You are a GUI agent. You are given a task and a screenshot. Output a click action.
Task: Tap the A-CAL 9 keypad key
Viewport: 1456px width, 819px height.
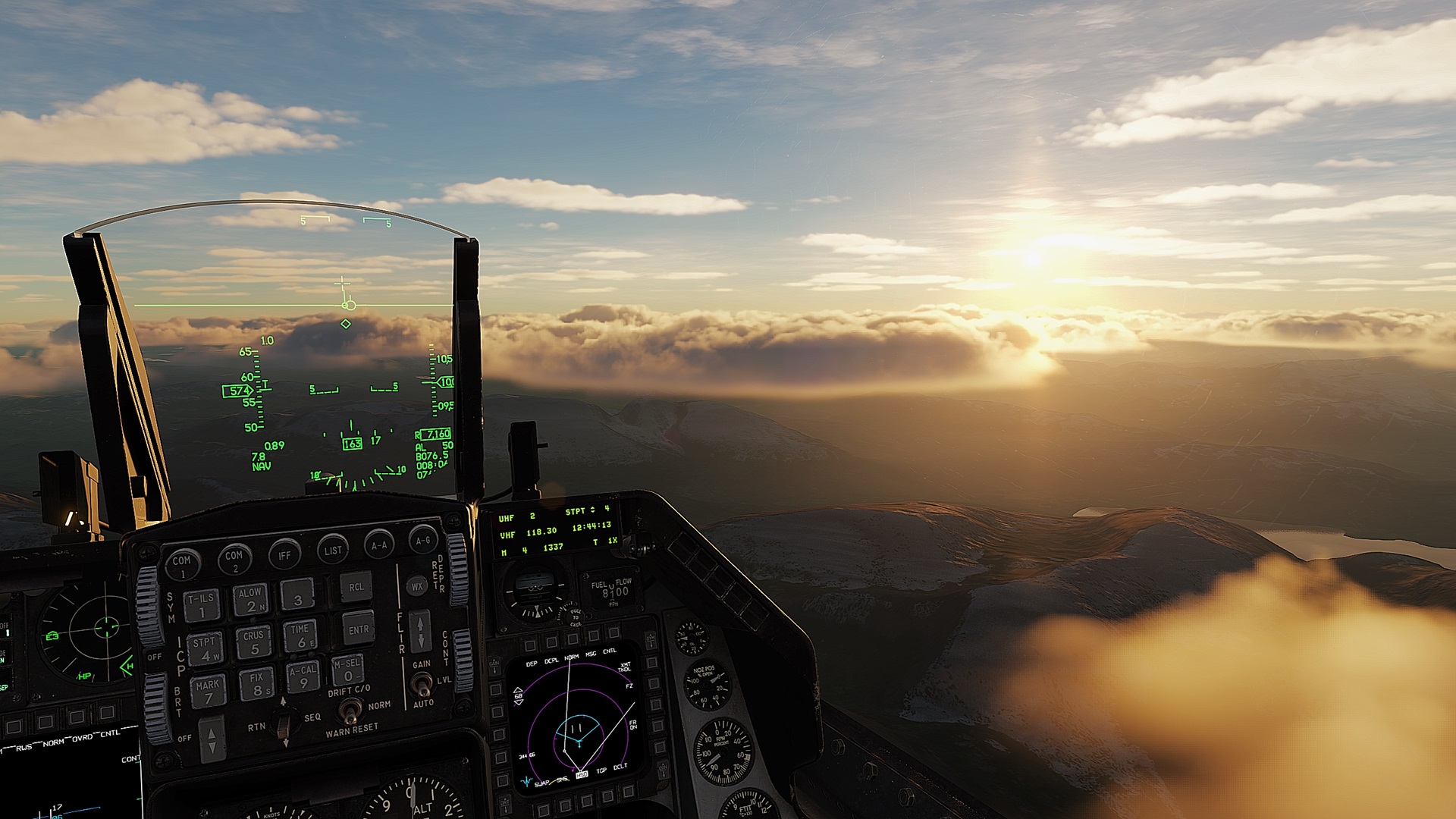[303, 676]
